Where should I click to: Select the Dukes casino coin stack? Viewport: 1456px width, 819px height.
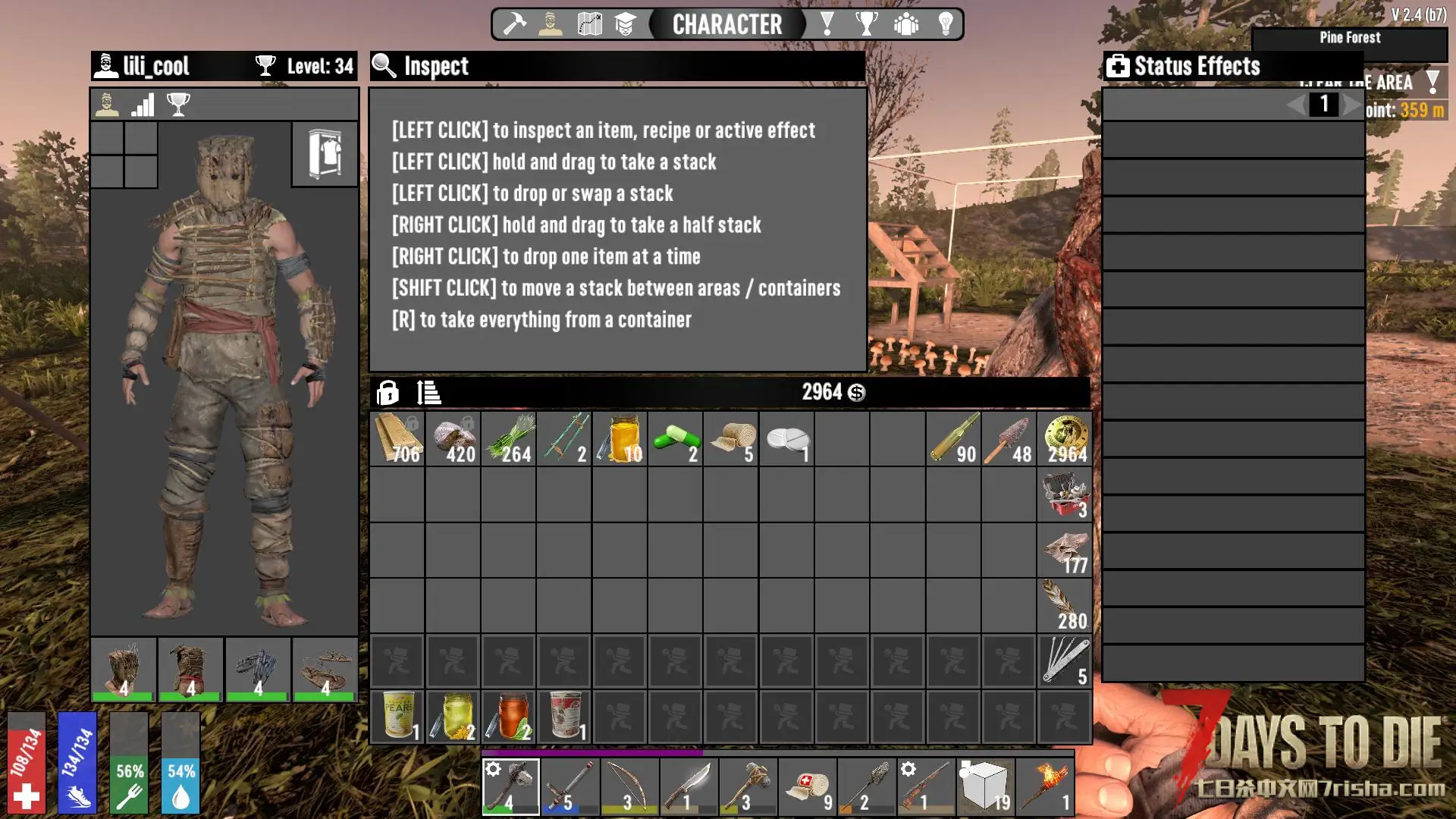[1065, 439]
